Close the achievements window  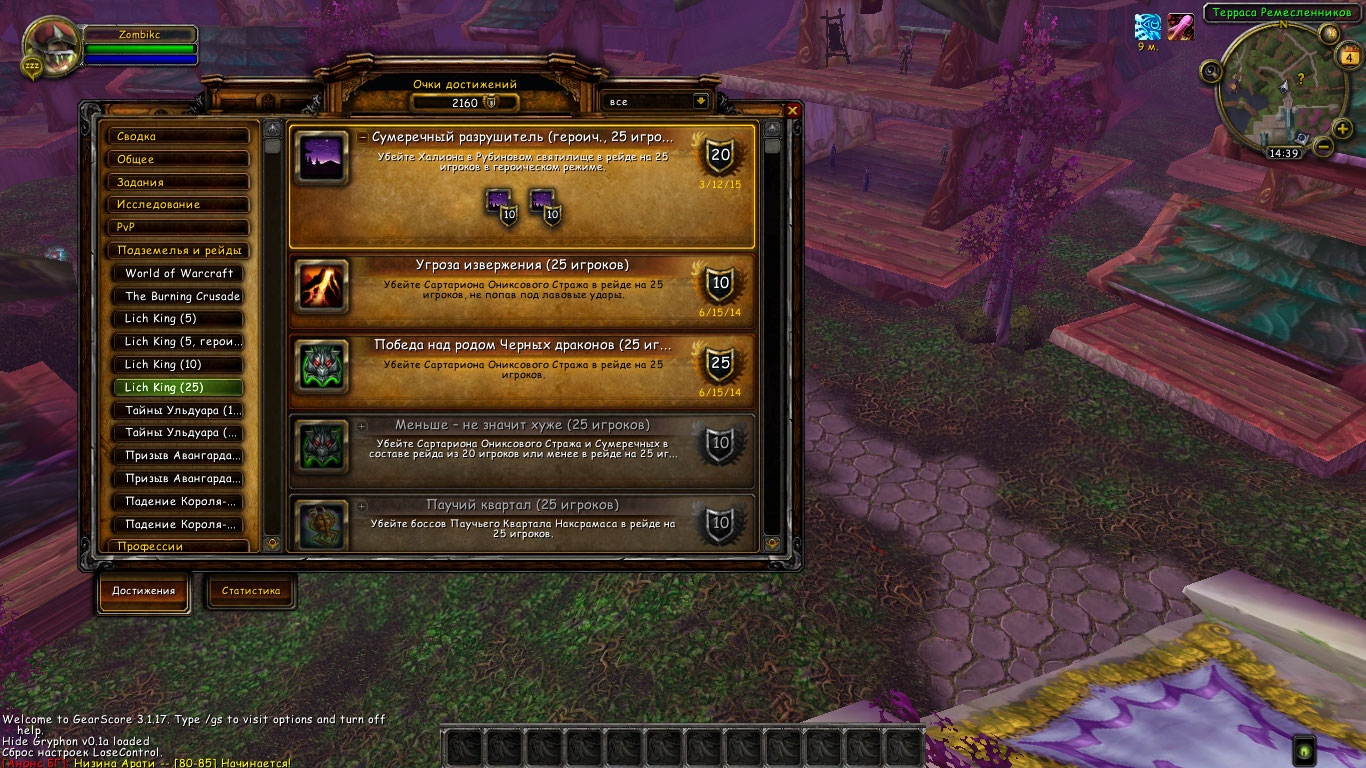coord(793,111)
